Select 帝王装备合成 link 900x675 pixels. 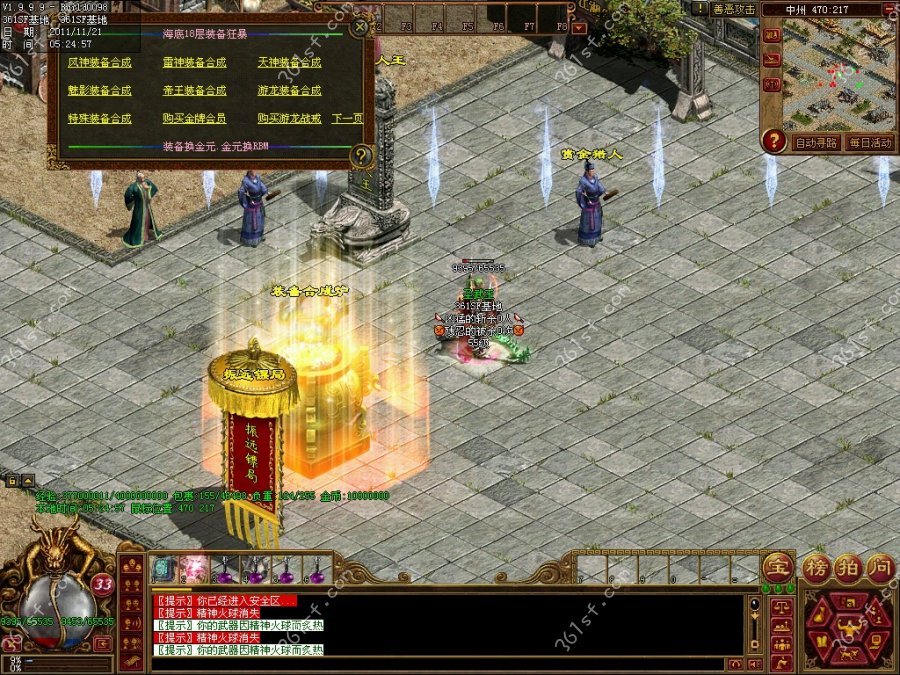(x=194, y=90)
